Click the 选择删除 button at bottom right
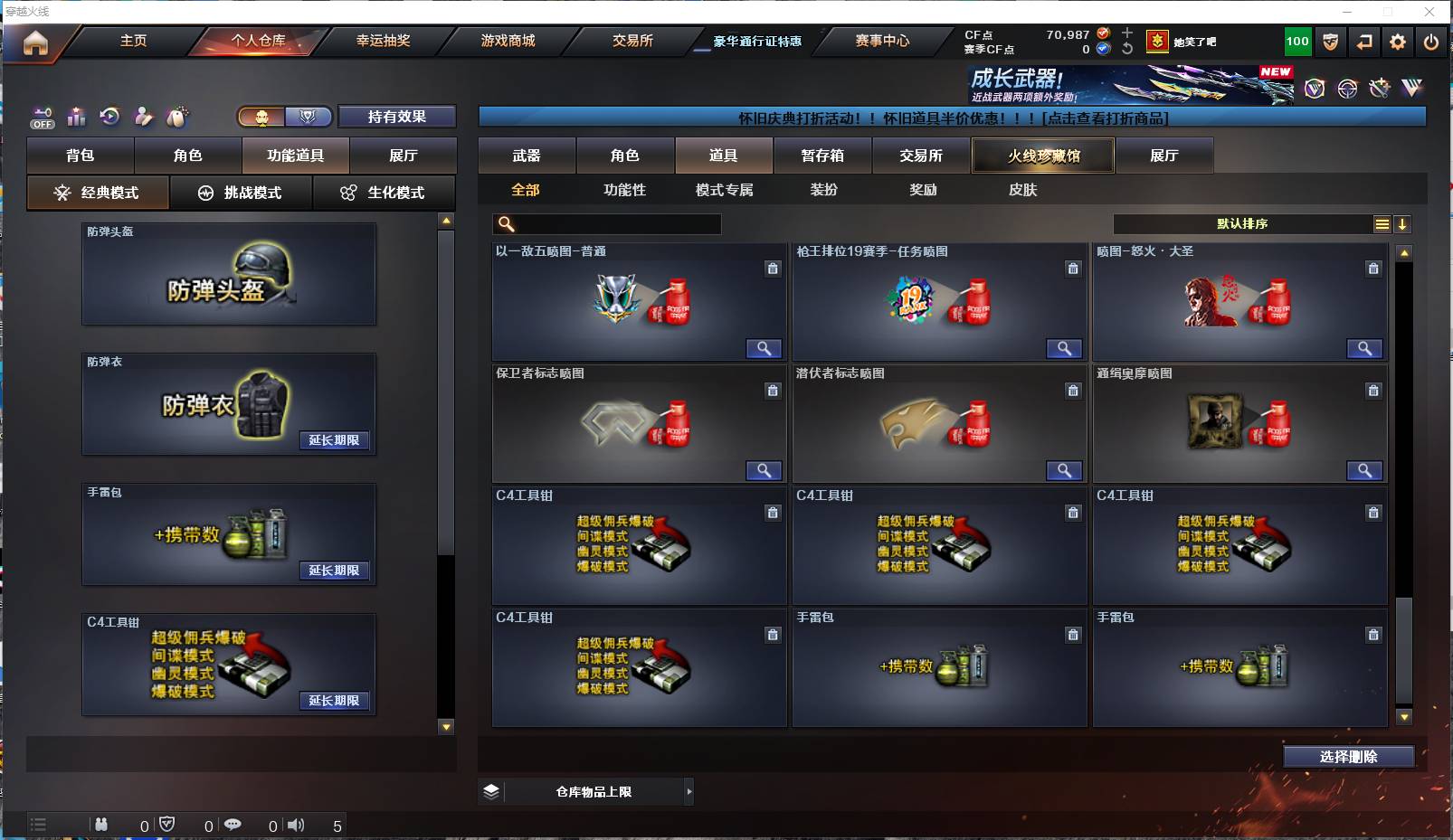 pyautogui.click(x=1350, y=756)
